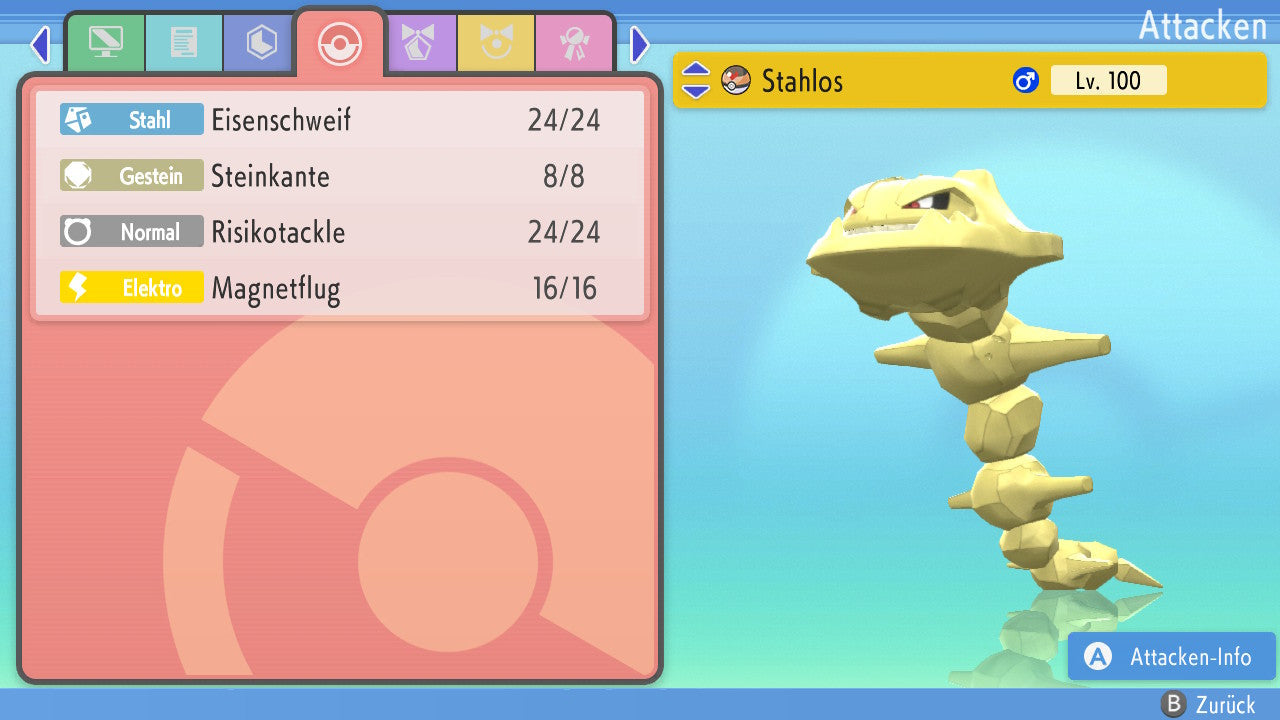This screenshot has height=720, width=1280.
Task: Choose the Steinkante move row
Action: point(340,177)
